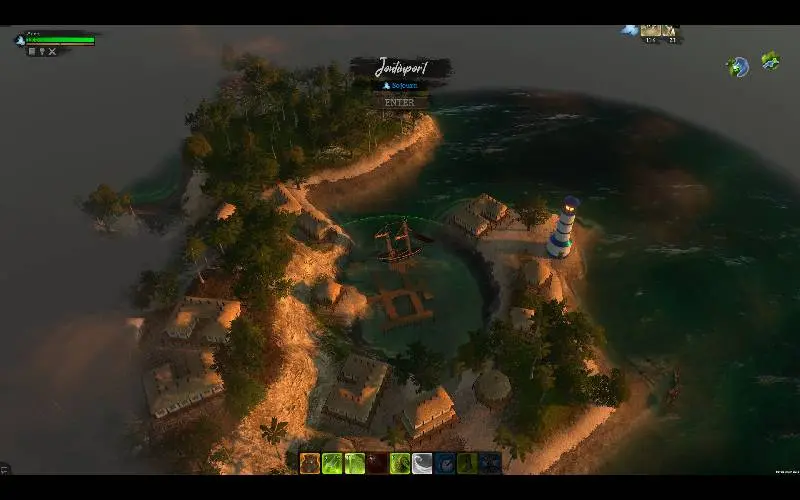
Task: Activate the orange bear-like hotbar ability
Action: tap(310, 463)
